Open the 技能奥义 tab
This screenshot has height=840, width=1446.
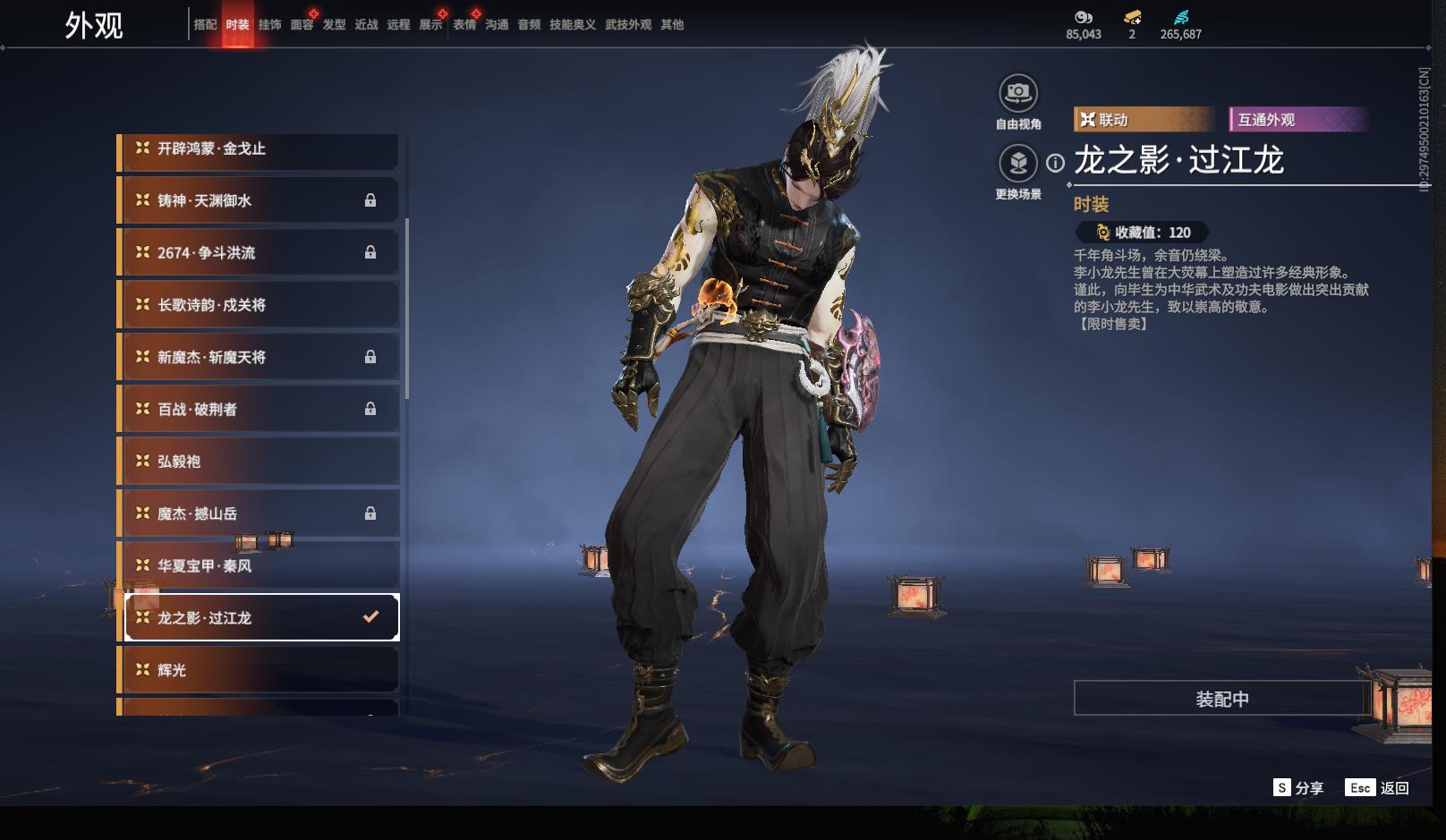[x=572, y=25]
